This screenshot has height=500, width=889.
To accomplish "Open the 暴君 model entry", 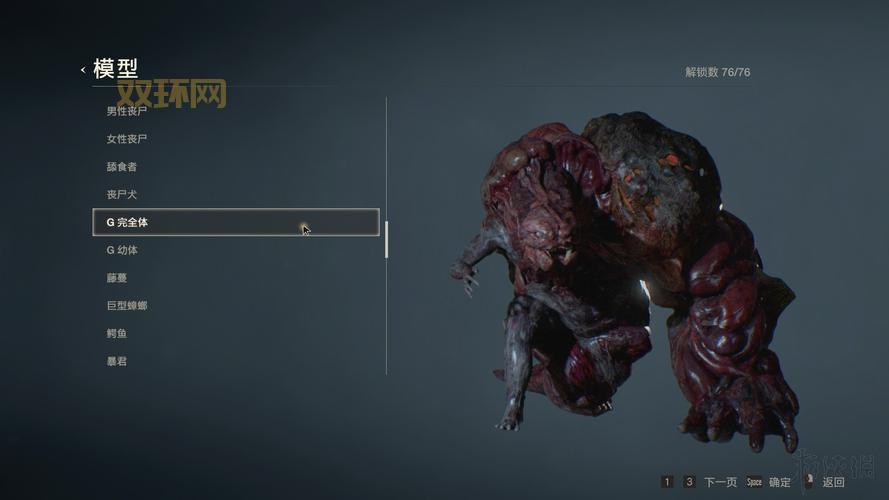I will coord(117,361).
